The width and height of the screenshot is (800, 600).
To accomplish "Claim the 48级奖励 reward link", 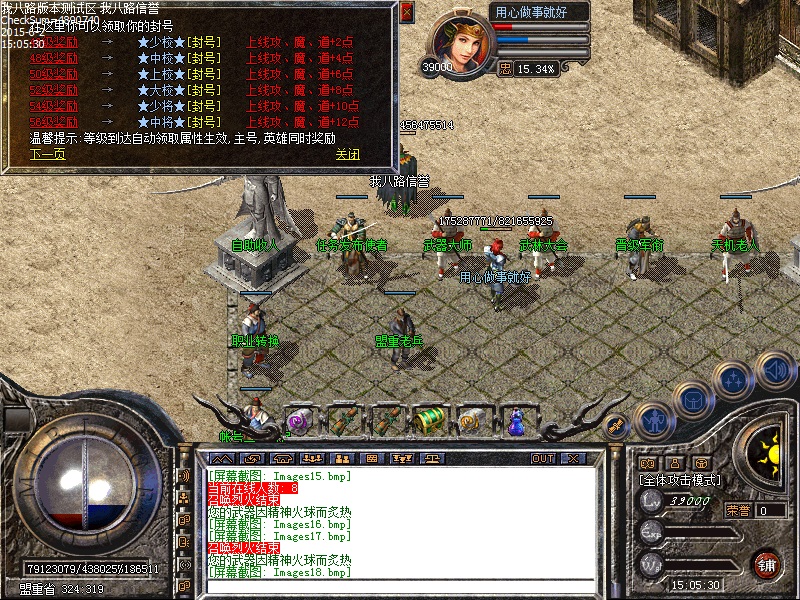I will point(52,59).
